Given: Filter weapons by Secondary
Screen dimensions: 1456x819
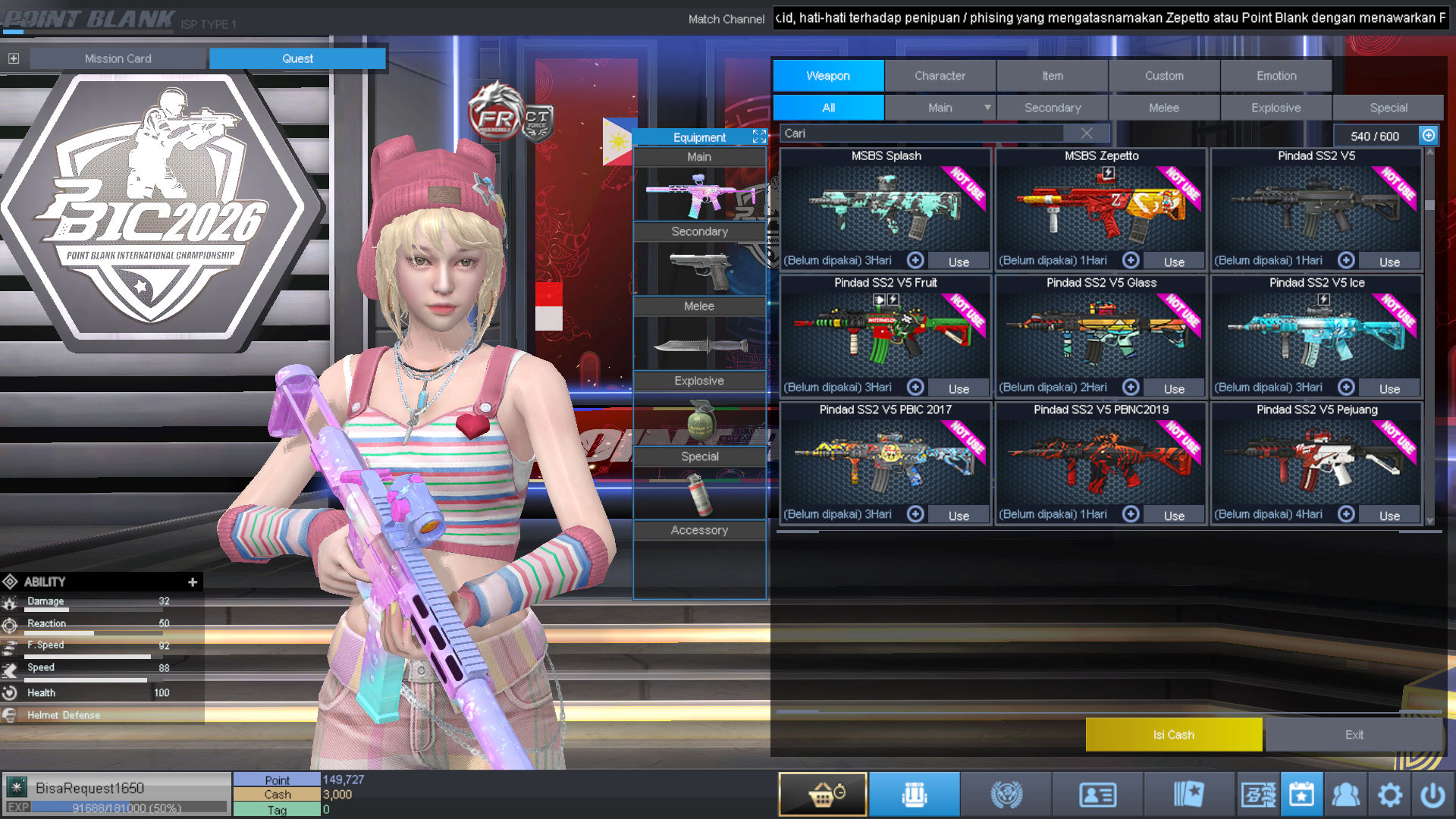Looking at the screenshot, I should pyautogui.click(x=1052, y=108).
